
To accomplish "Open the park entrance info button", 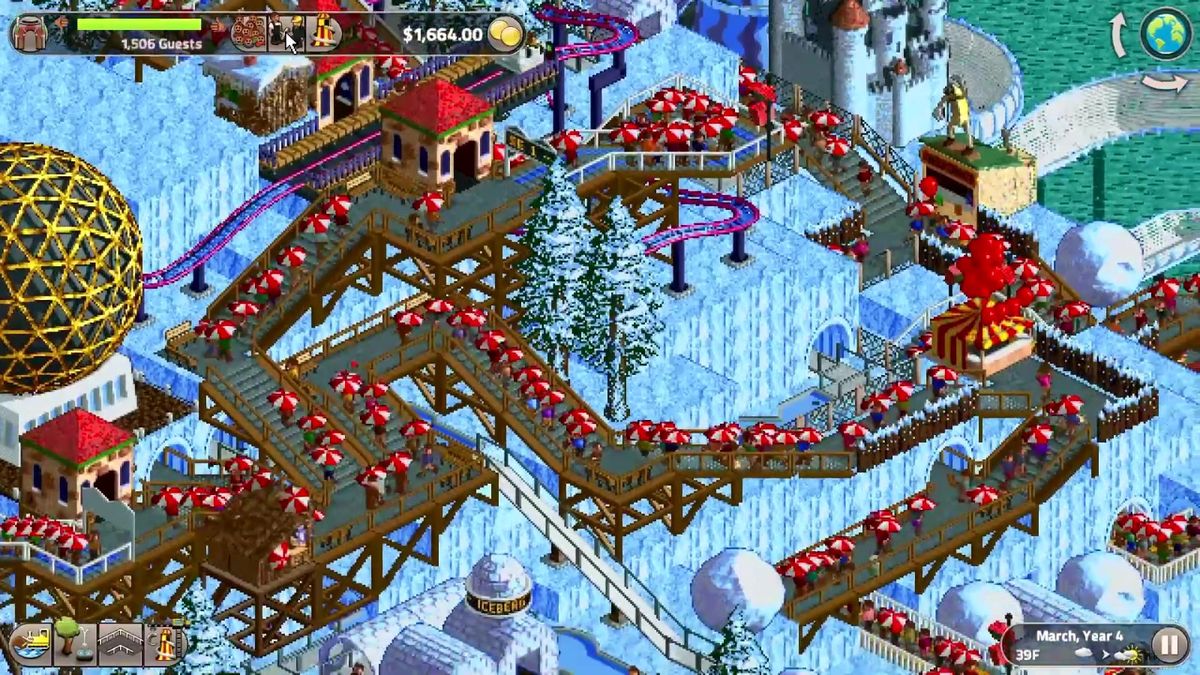I will point(31,32).
